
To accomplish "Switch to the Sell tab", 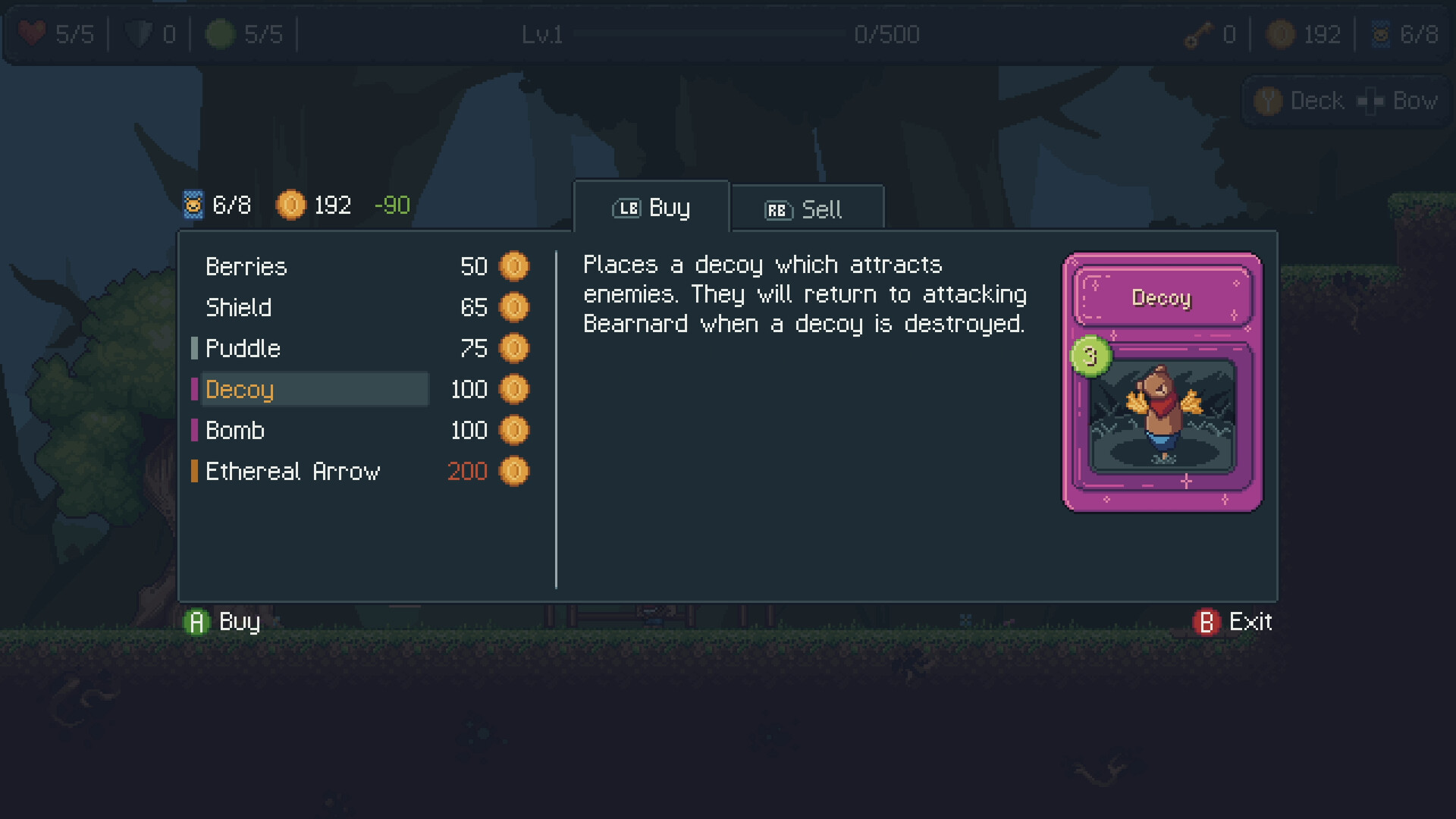I will [x=806, y=209].
